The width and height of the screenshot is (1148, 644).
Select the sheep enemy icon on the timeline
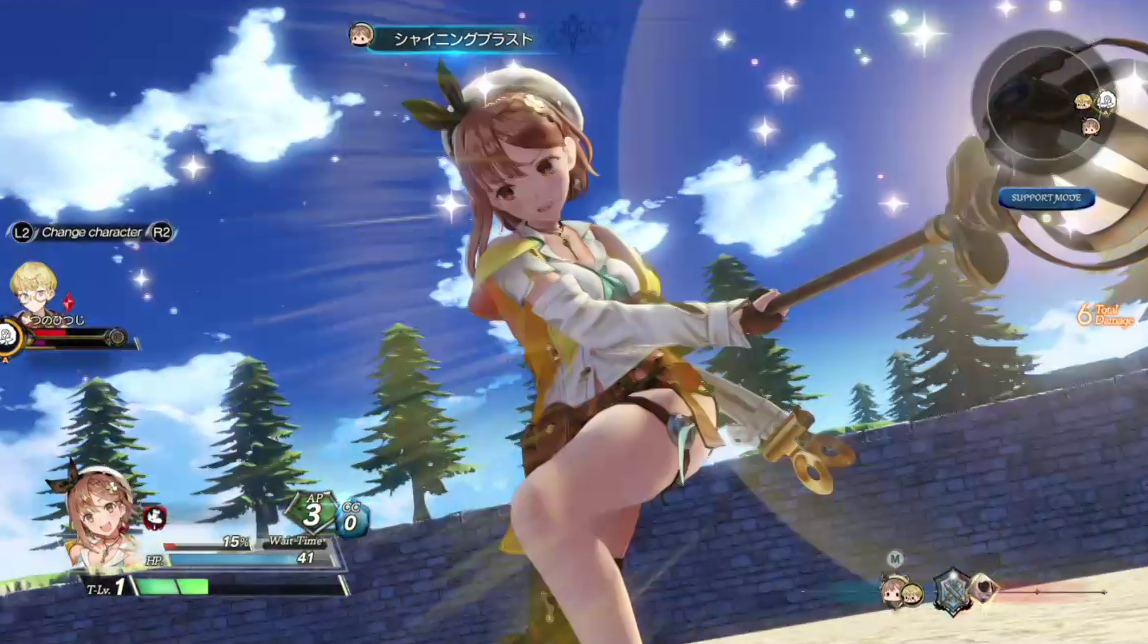point(983,589)
